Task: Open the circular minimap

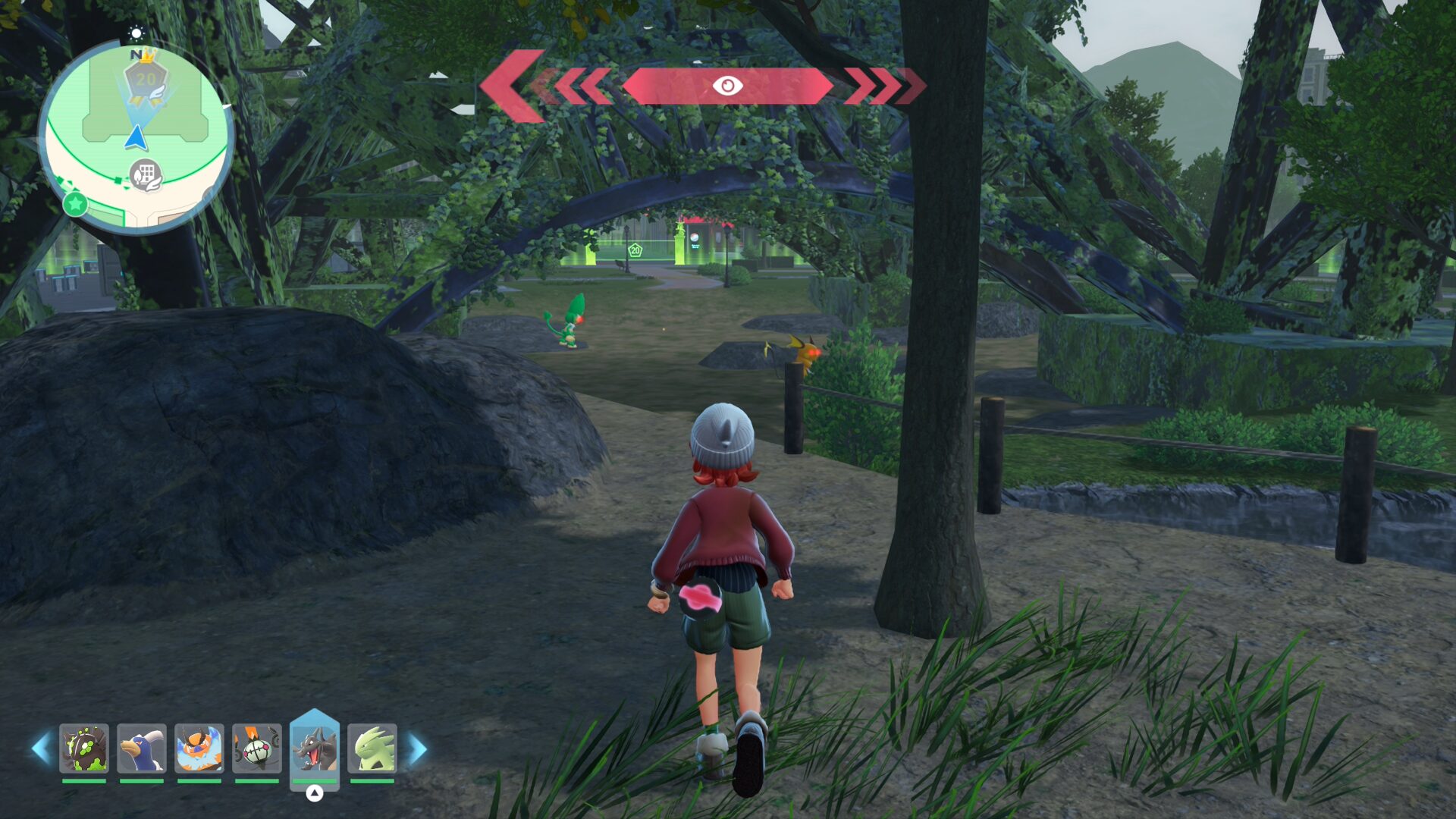Action: 136,136
